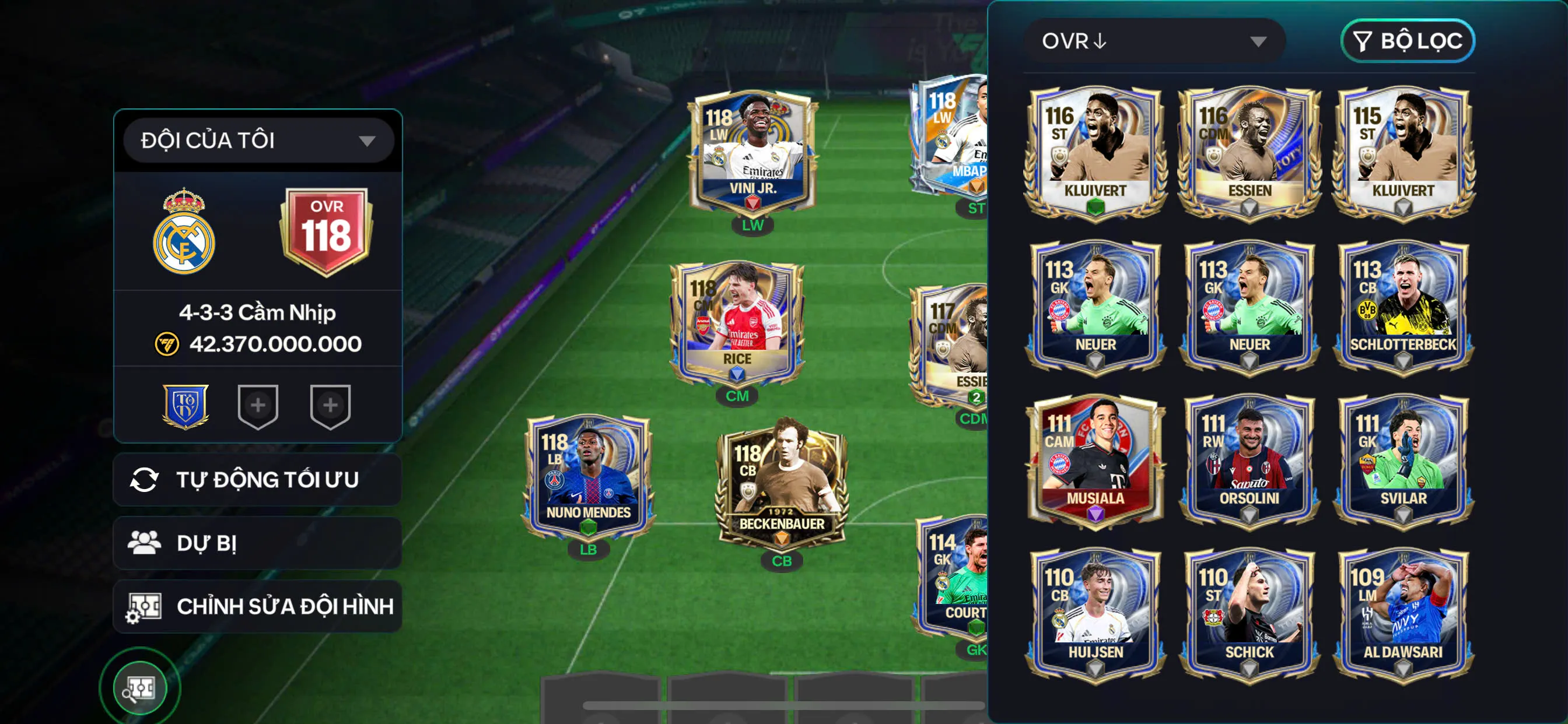
Task: Open the DỰ BỊ reserves list
Action: [x=257, y=543]
